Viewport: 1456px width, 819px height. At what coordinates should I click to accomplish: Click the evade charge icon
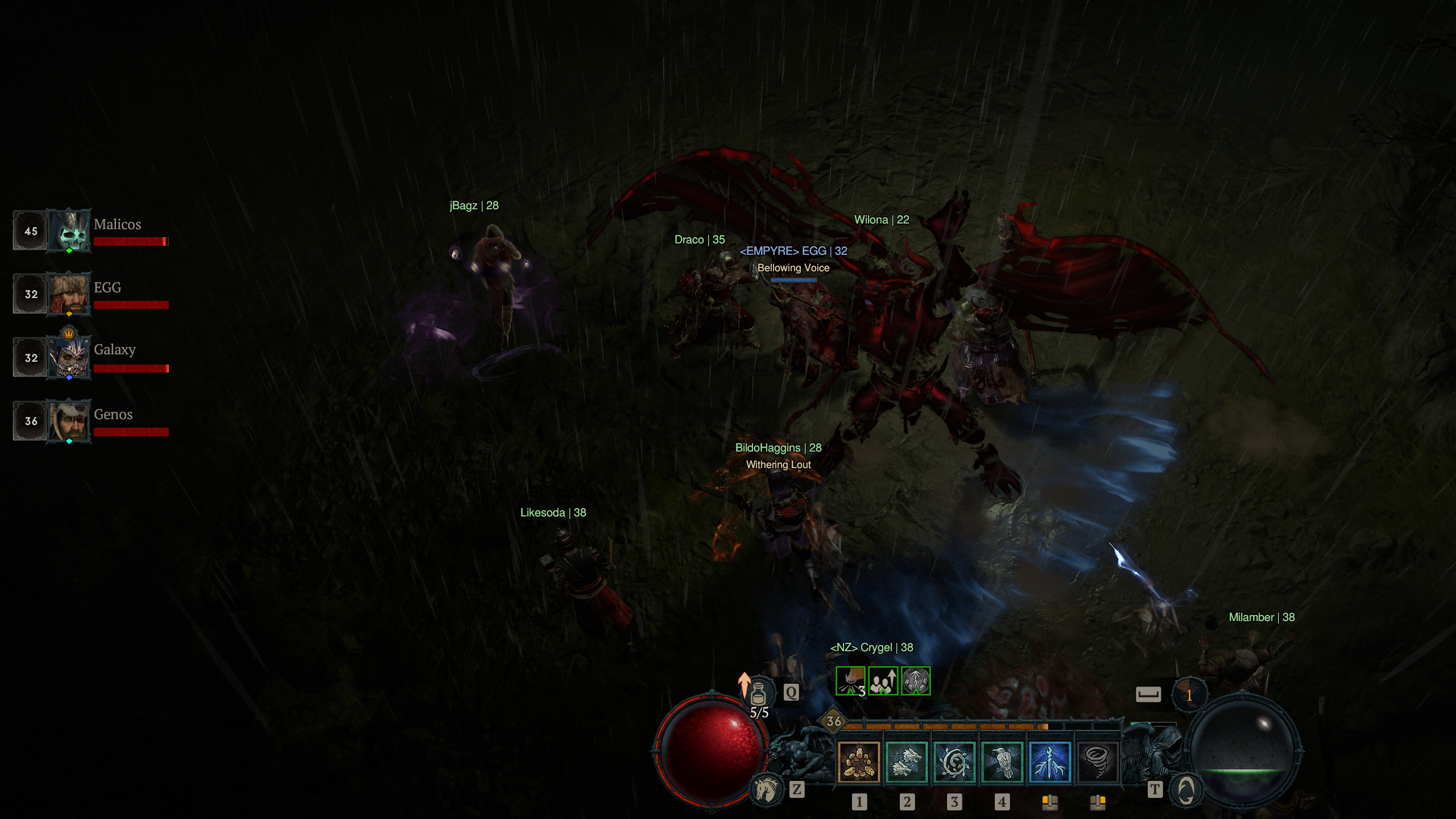click(x=1189, y=694)
